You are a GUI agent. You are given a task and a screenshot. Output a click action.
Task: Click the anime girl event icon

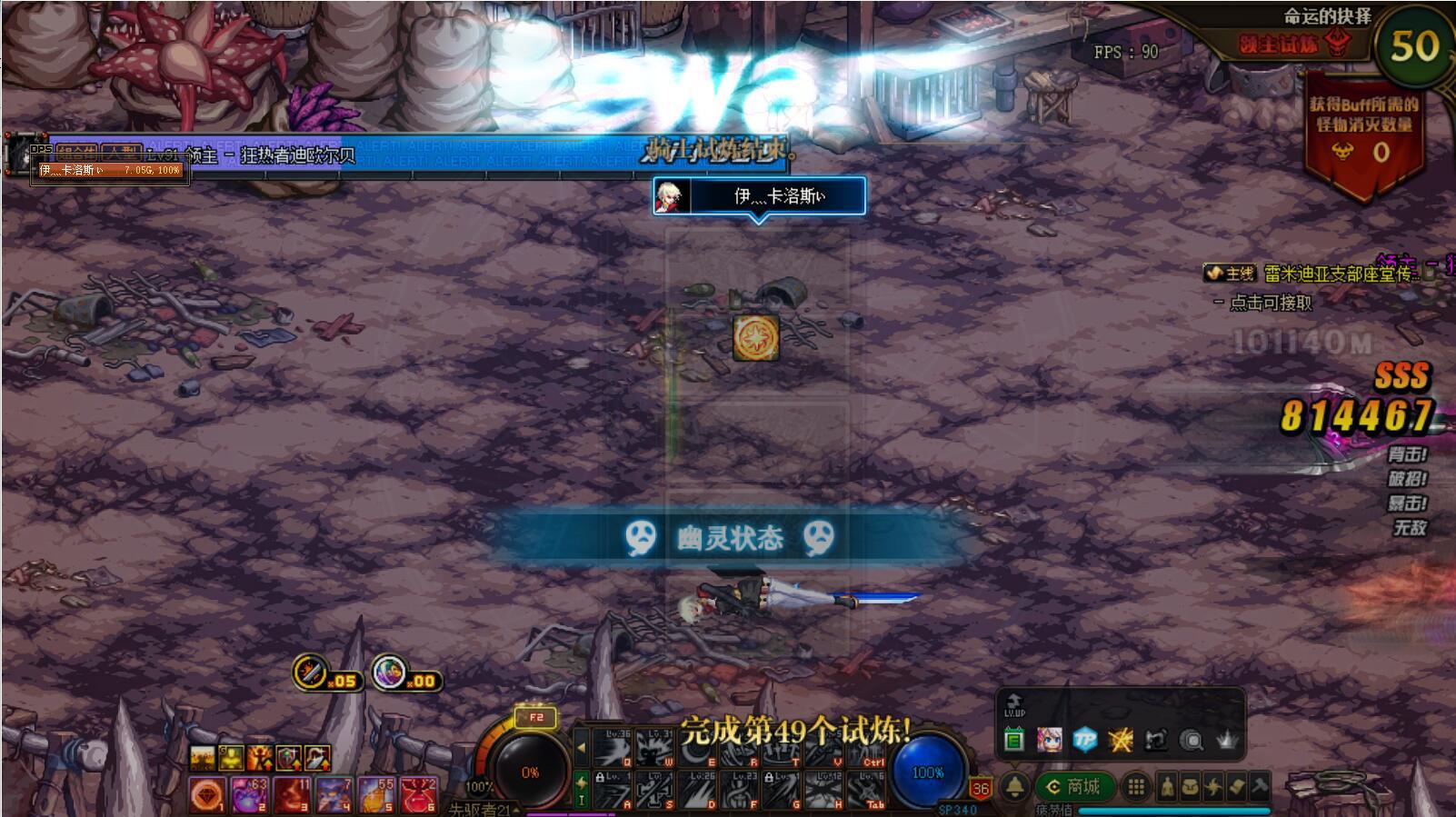tap(1049, 739)
